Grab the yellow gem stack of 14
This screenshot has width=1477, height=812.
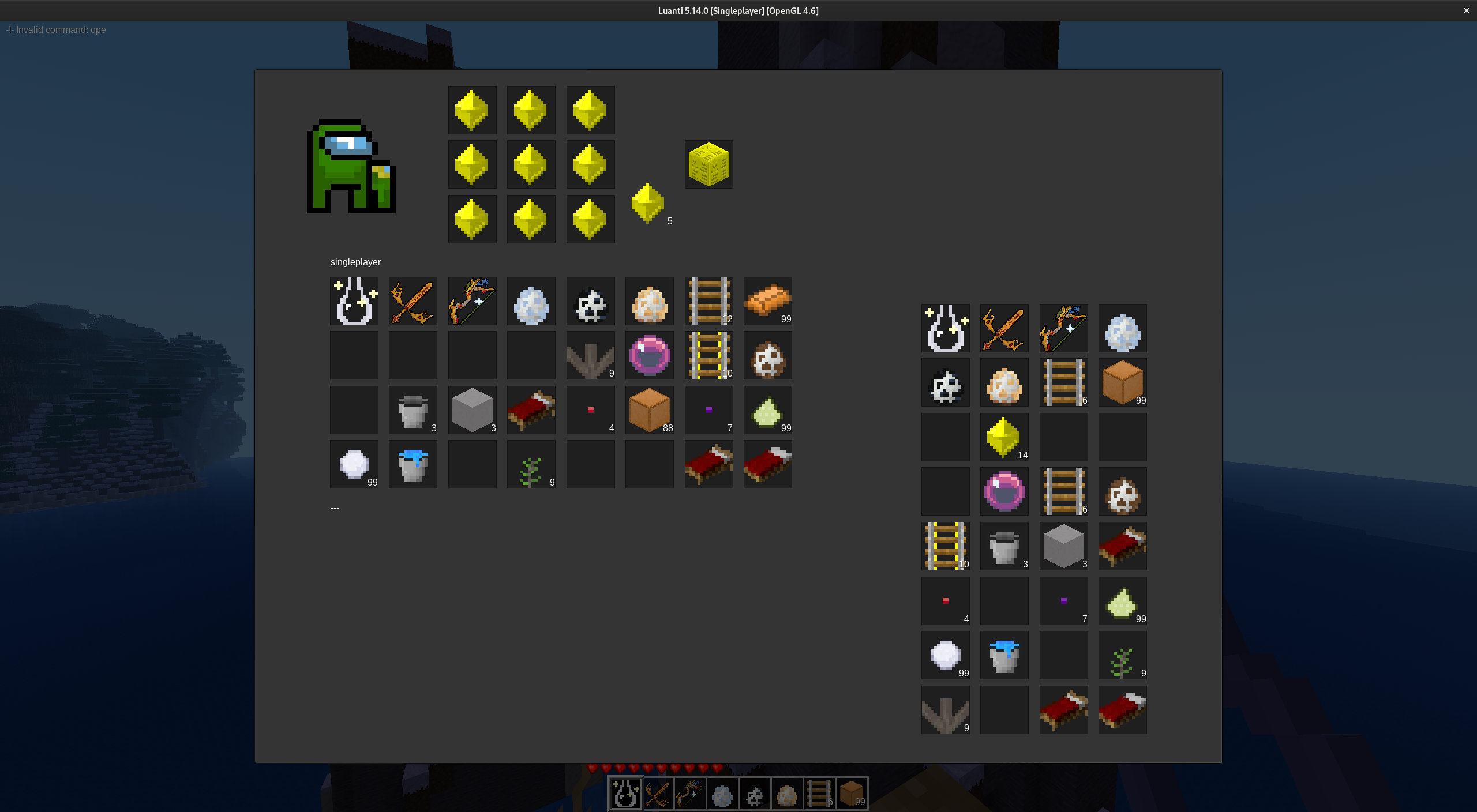(x=1004, y=437)
